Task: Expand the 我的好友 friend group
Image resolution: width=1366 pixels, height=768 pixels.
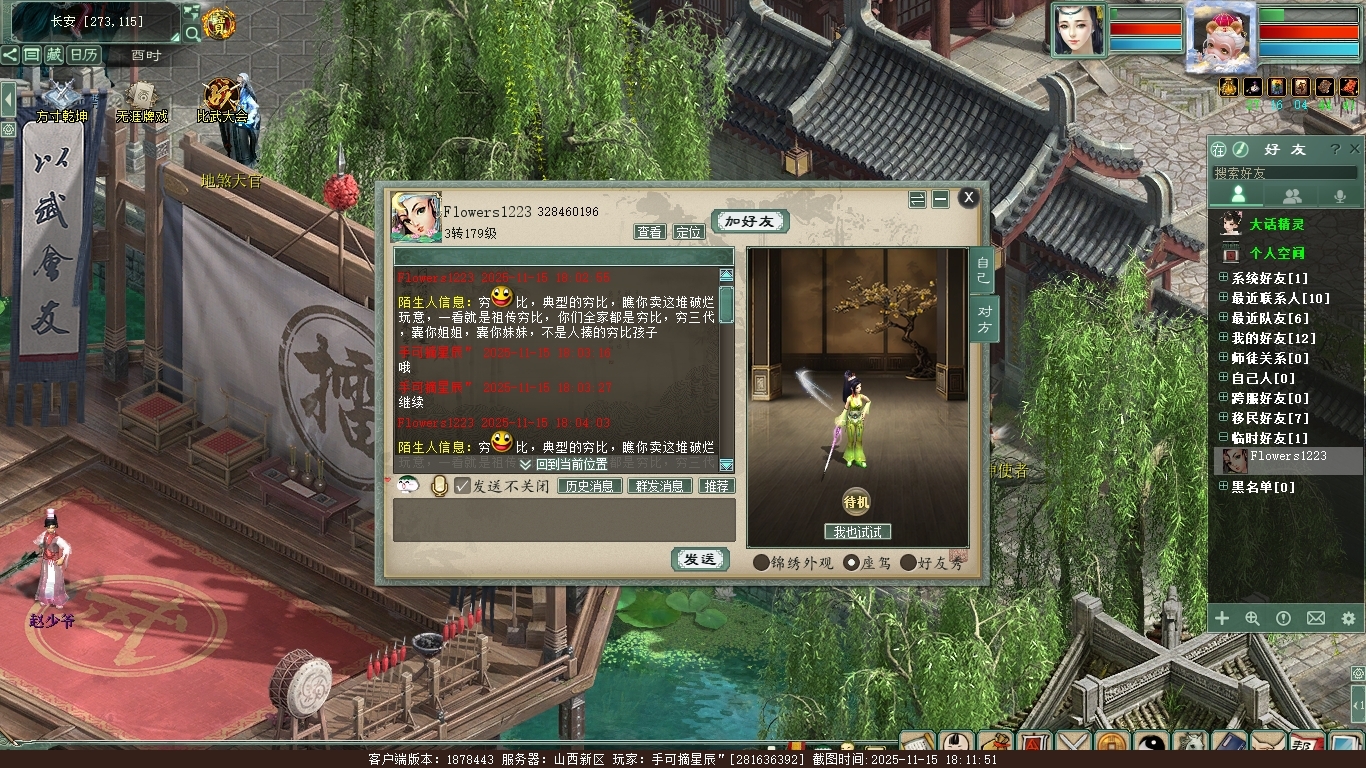Action: coord(1223,338)
